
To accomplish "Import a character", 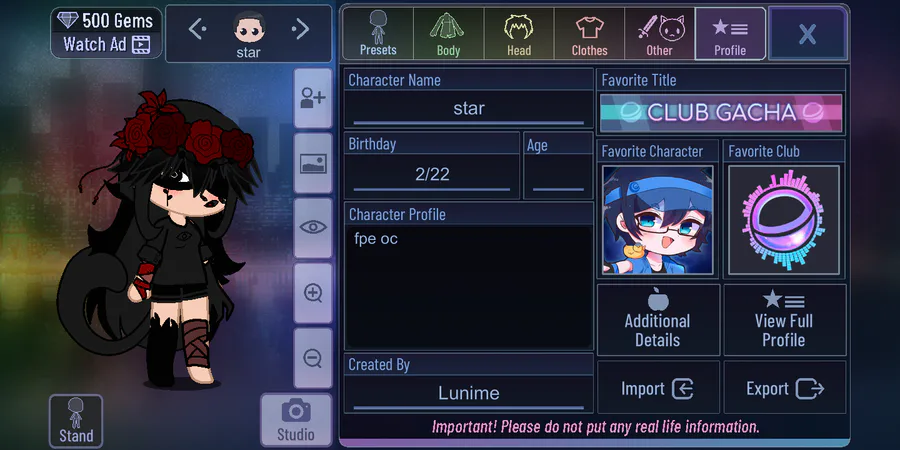I will [658, 389].
